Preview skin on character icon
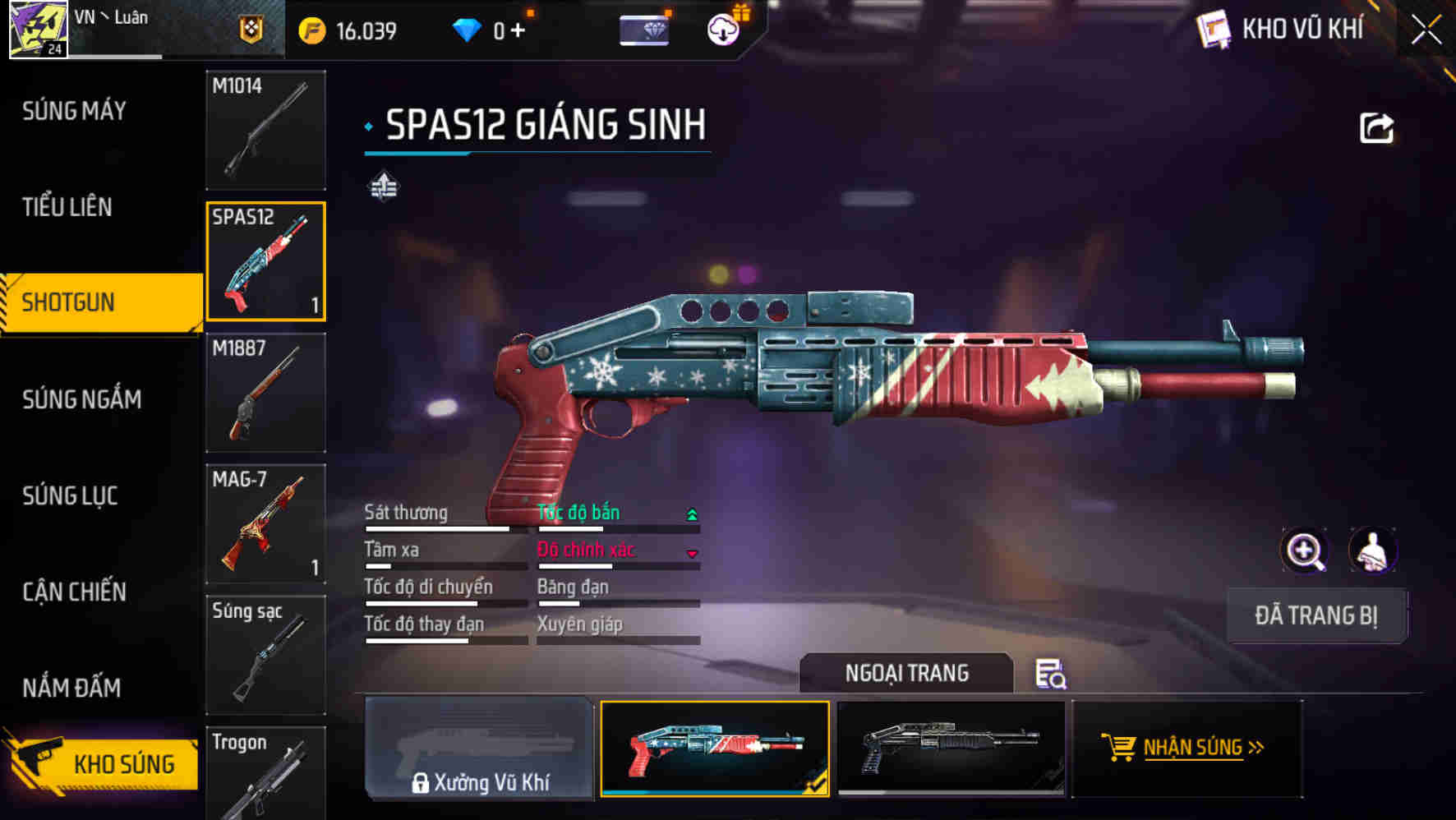This screenshot has width=1456, height=820. point(1372,551)
